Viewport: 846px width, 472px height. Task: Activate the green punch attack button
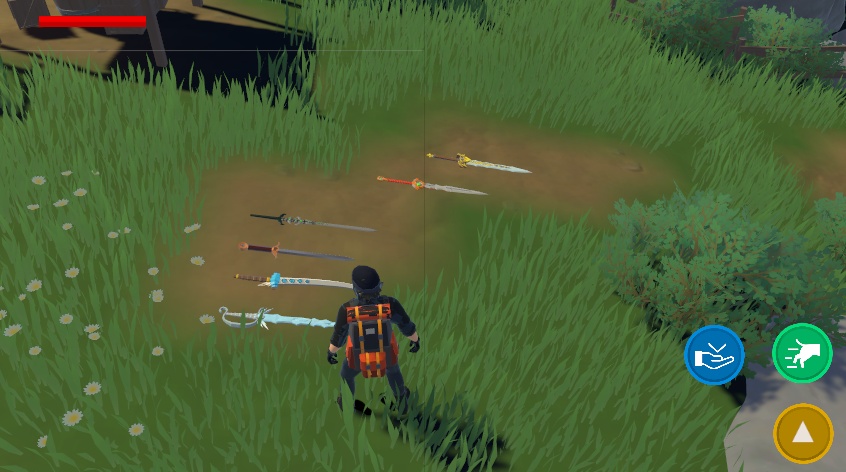802,353
